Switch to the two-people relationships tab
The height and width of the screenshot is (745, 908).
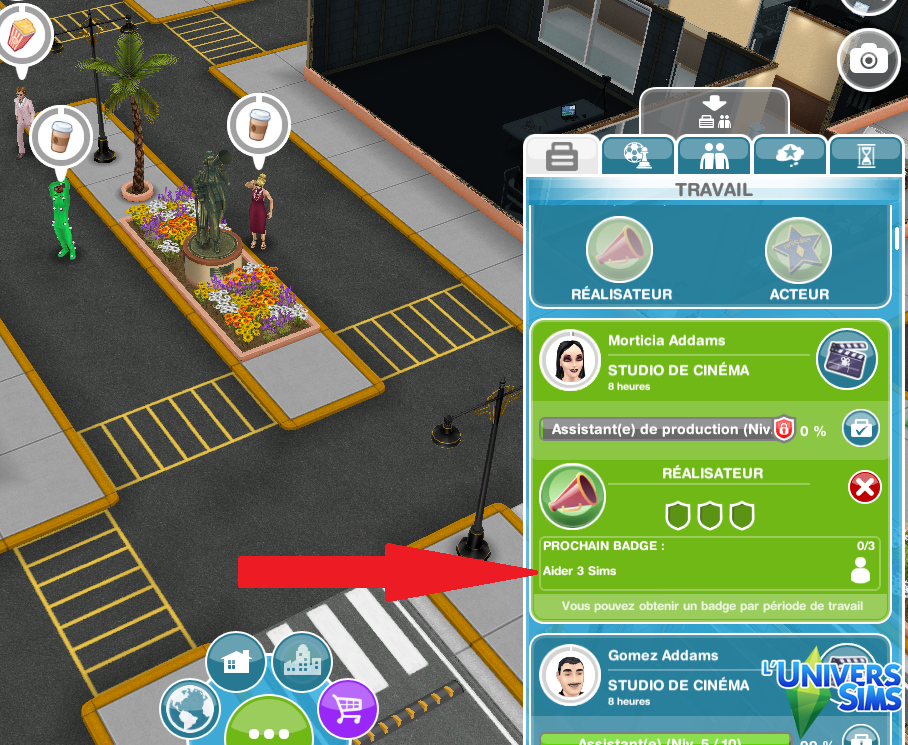point(714,157)
